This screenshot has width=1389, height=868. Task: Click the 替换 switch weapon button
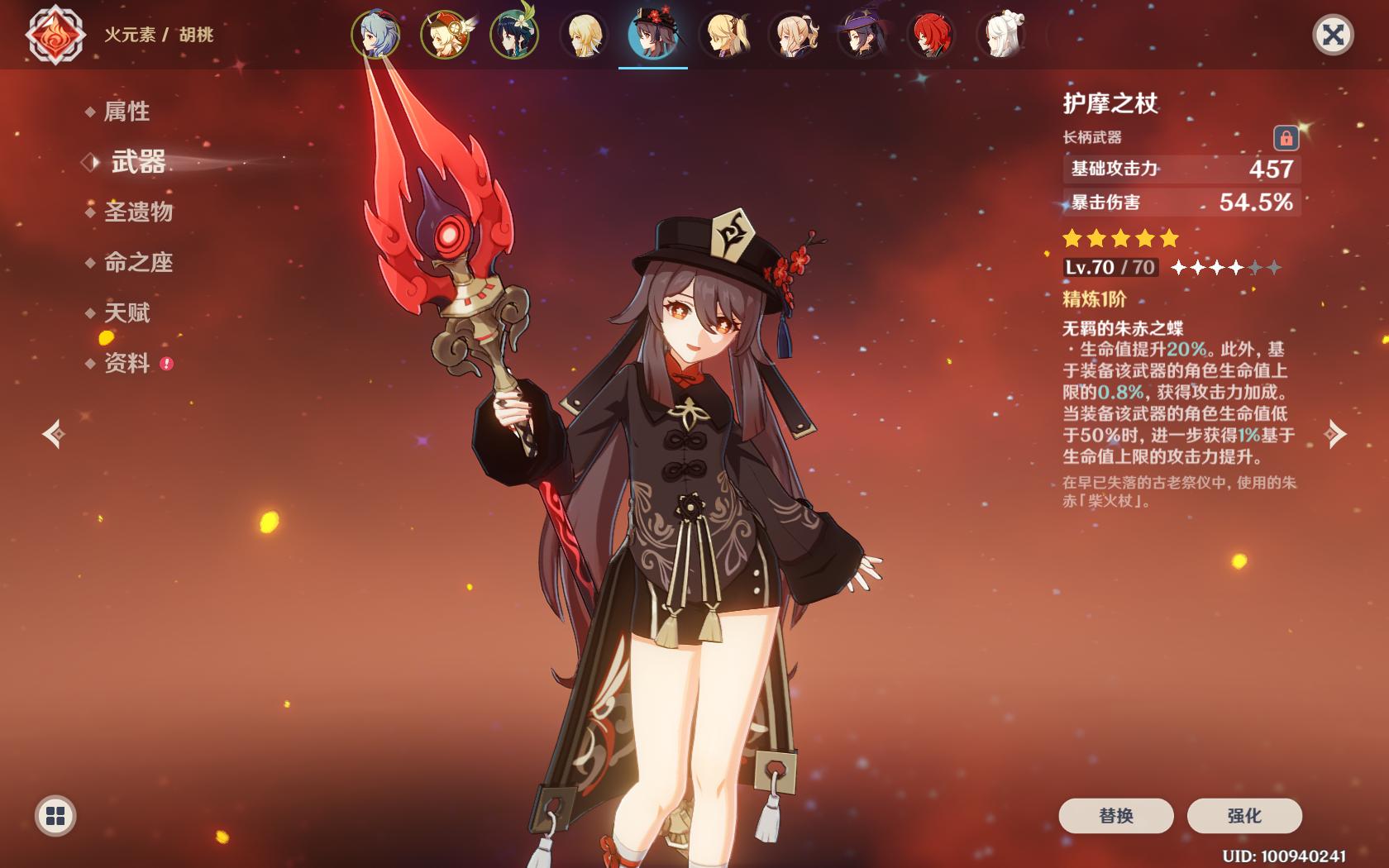tap(1115, 816)
